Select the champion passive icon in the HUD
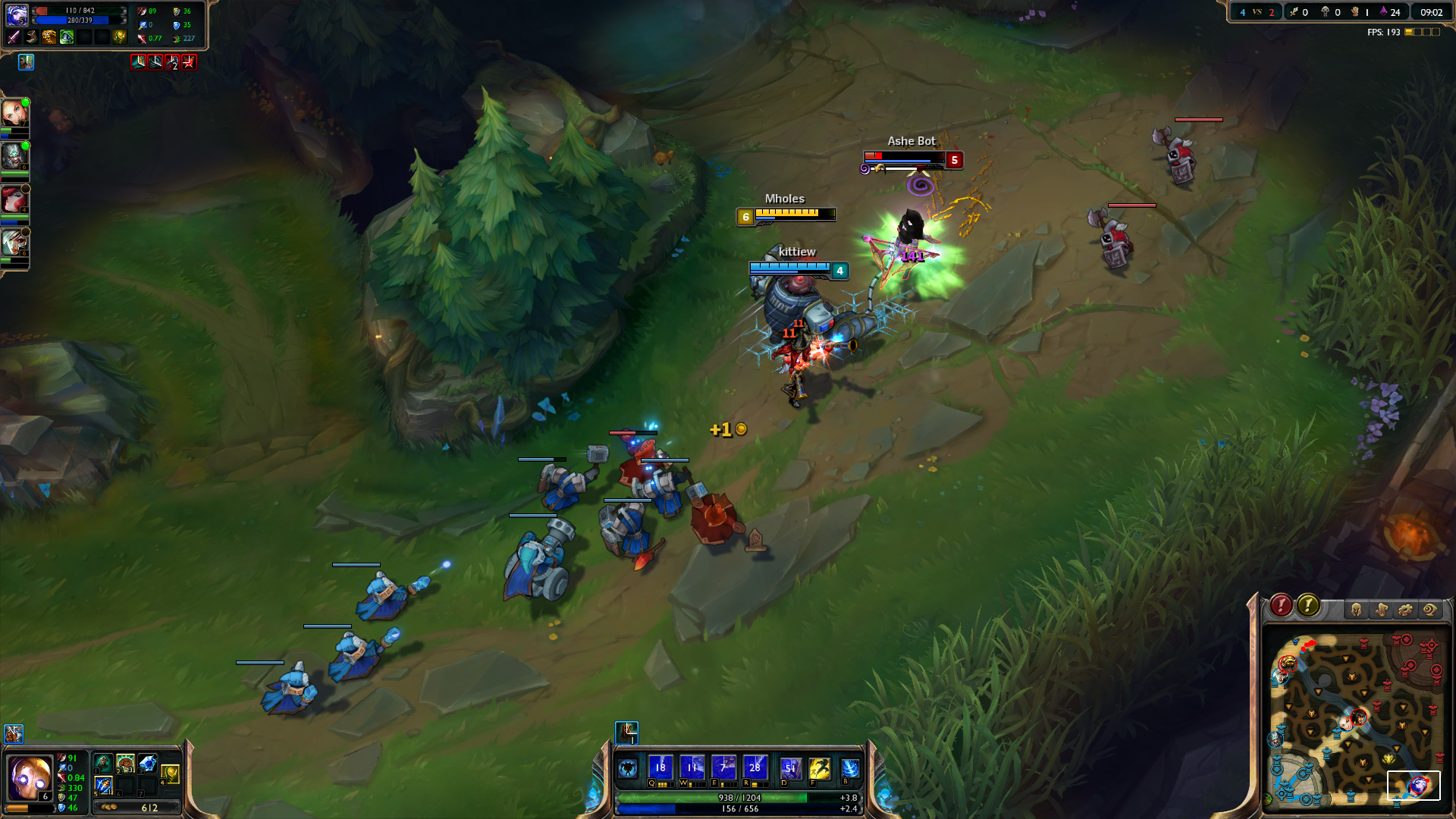 pos(627,767)
